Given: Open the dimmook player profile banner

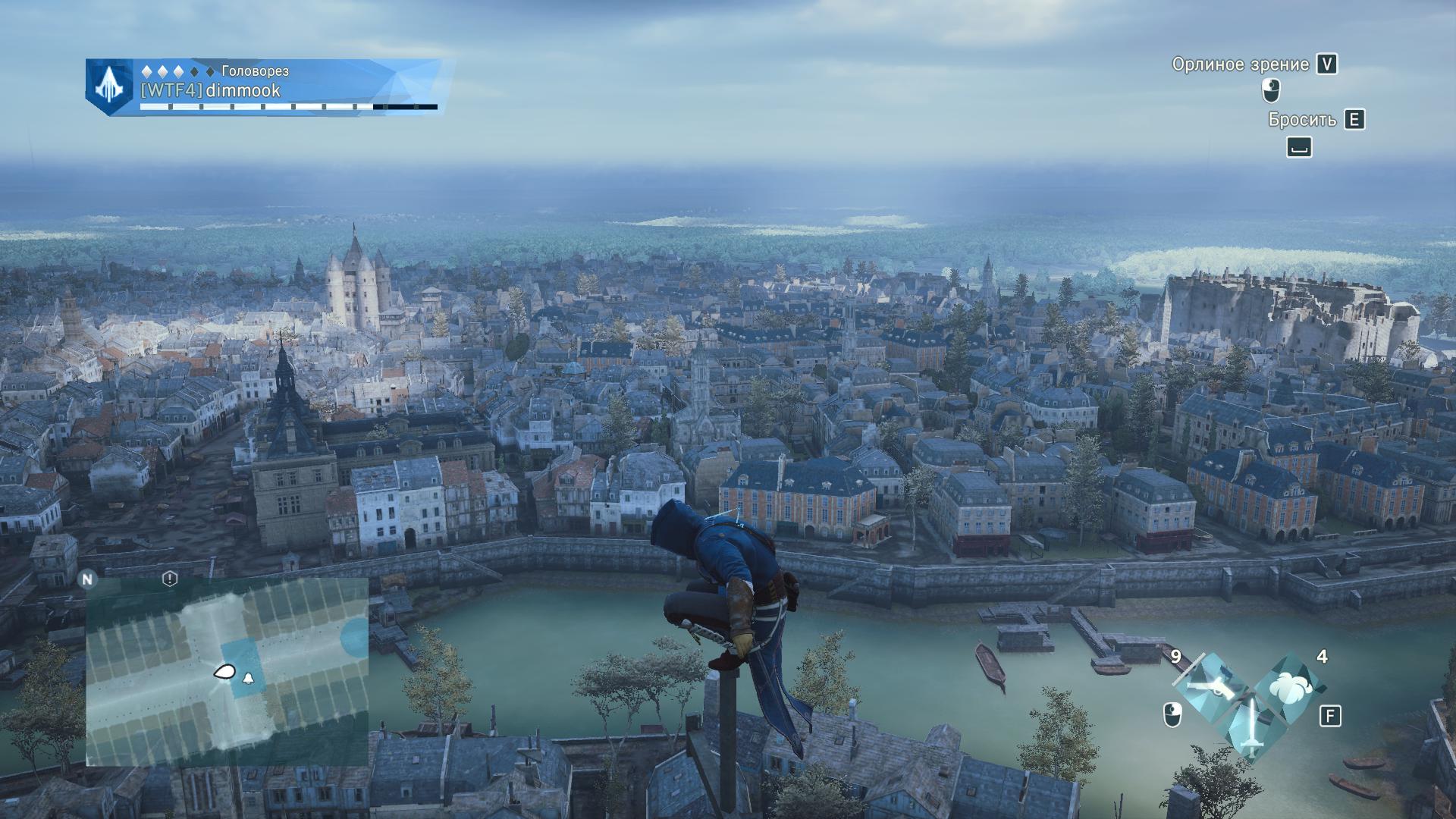Looking at the screenshot, I should pyautogui.click(x=288, y=86).
